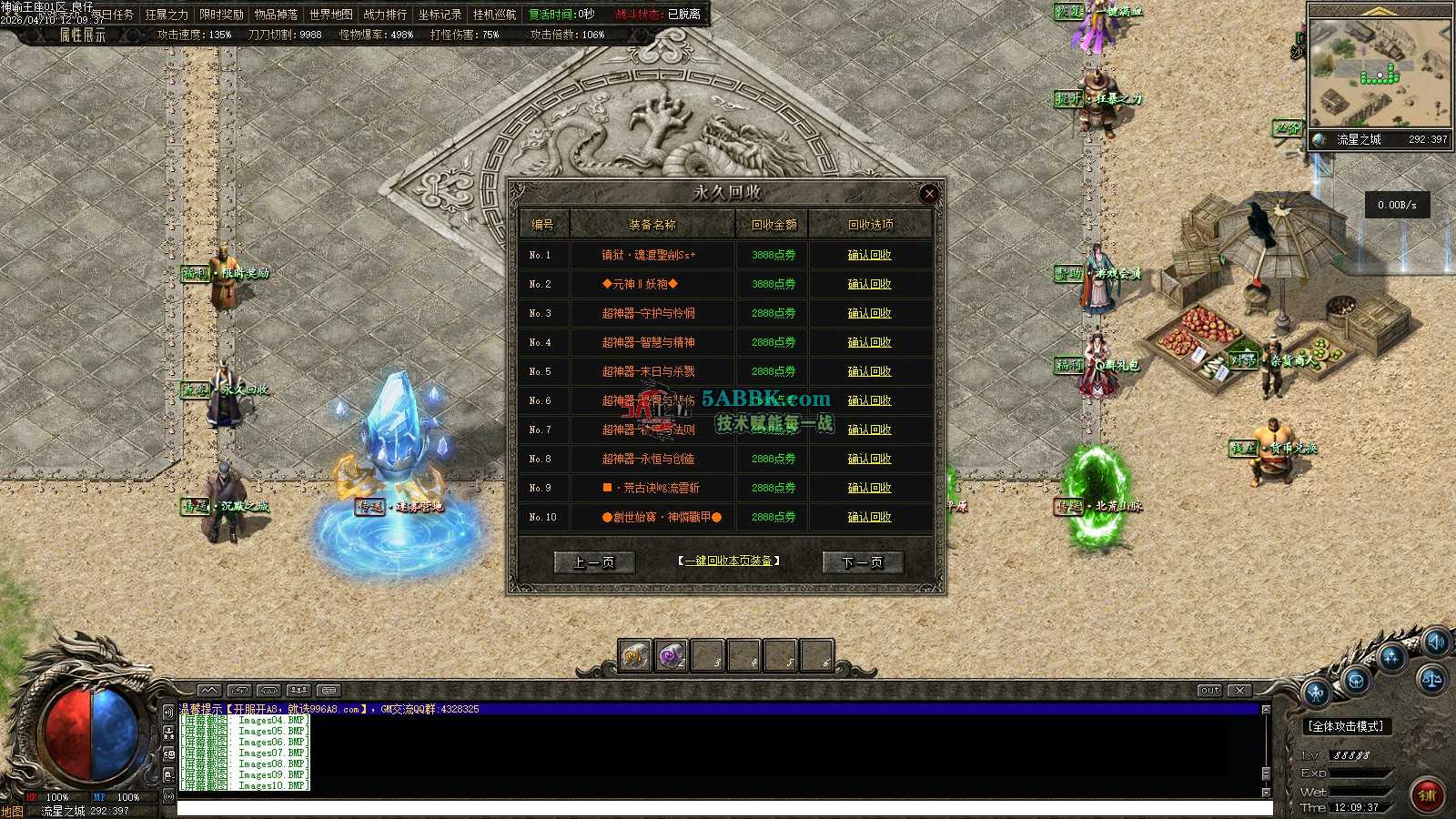Open the red 铺 shop button
The width and height of the screenshot is (1456, 819).
tap(1427, 794)
